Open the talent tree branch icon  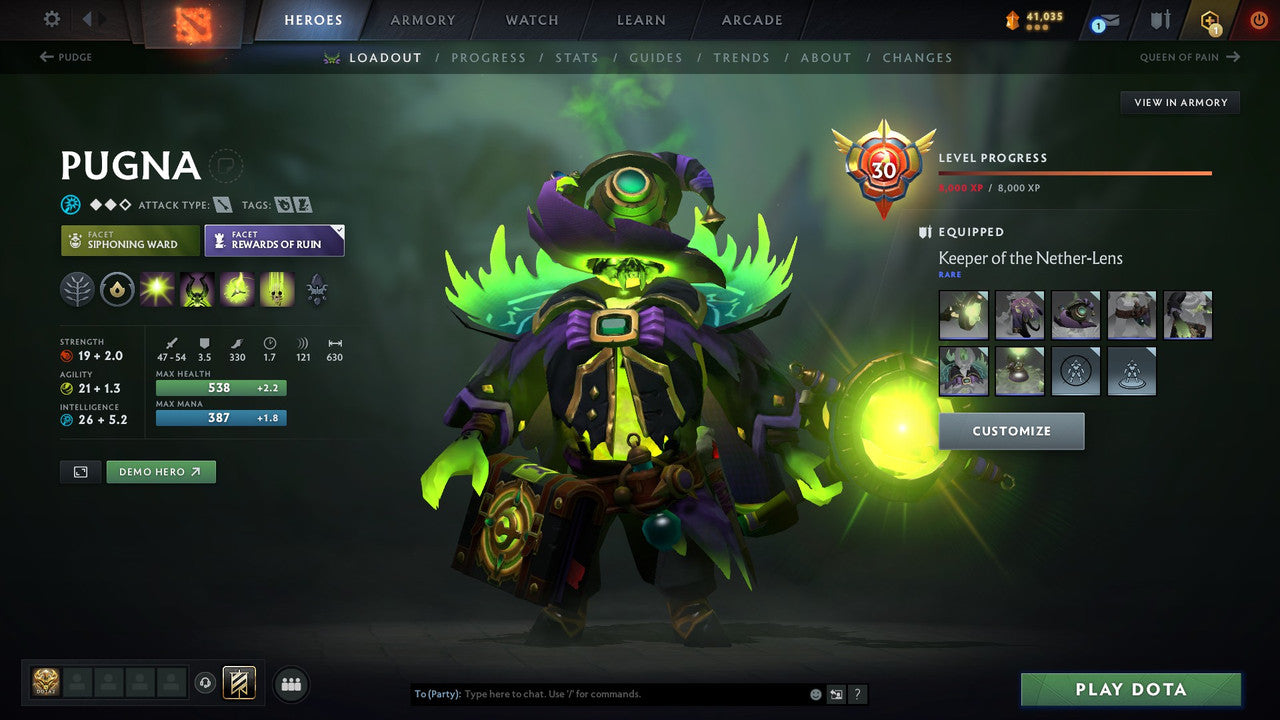point(77,289)
